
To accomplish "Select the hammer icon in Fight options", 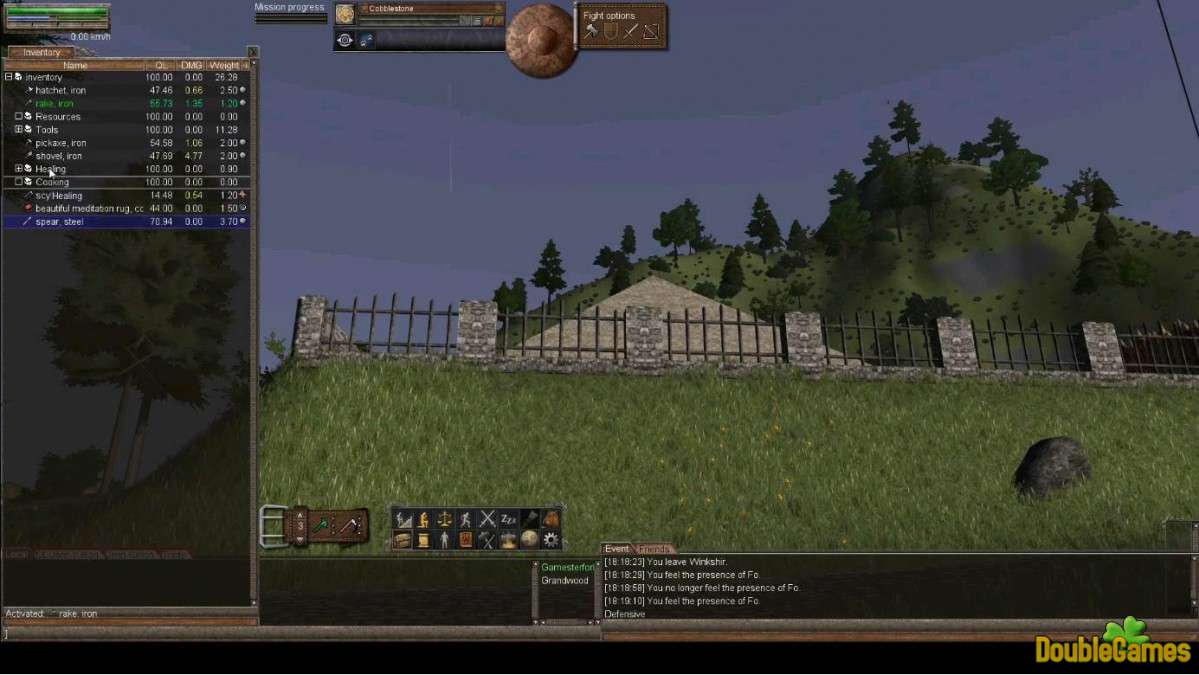I will [x=591, y=32].
